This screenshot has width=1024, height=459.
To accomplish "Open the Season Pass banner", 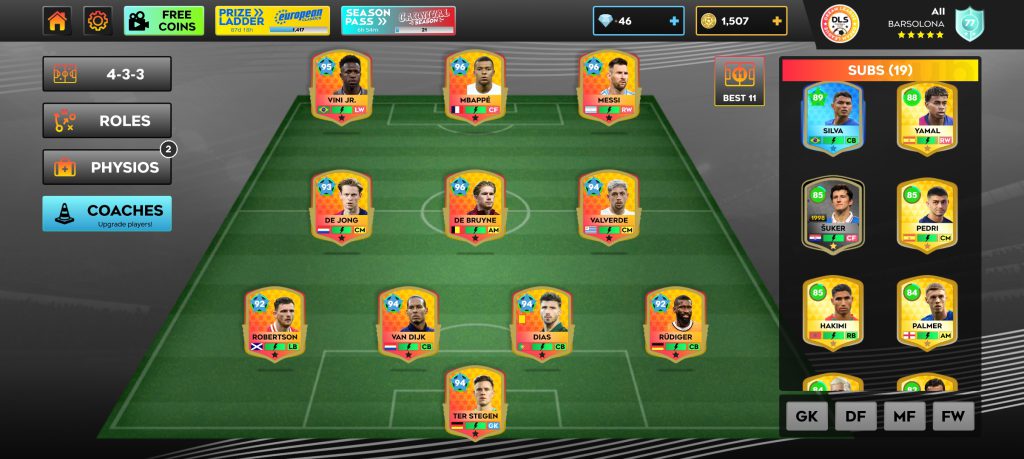I will [x=398, y=20].
